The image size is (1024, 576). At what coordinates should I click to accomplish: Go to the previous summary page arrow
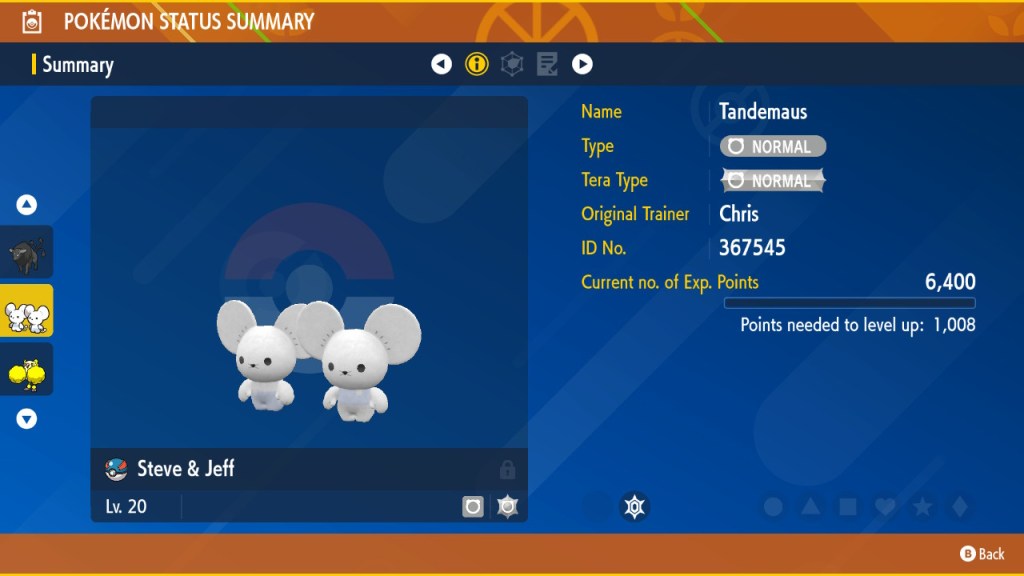pos(441,65)
